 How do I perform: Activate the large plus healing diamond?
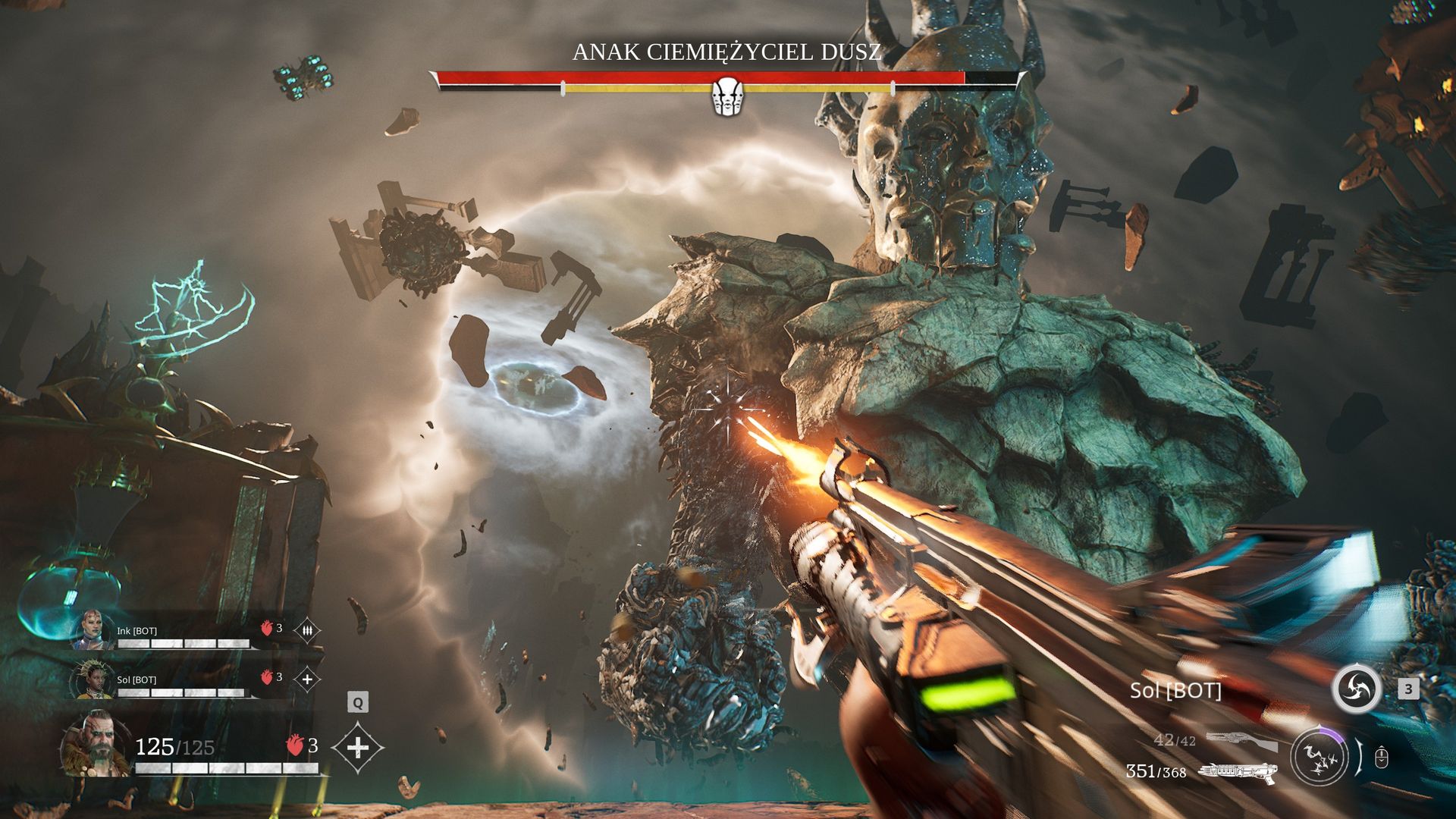pyautogui.click(x=358, y=748)
